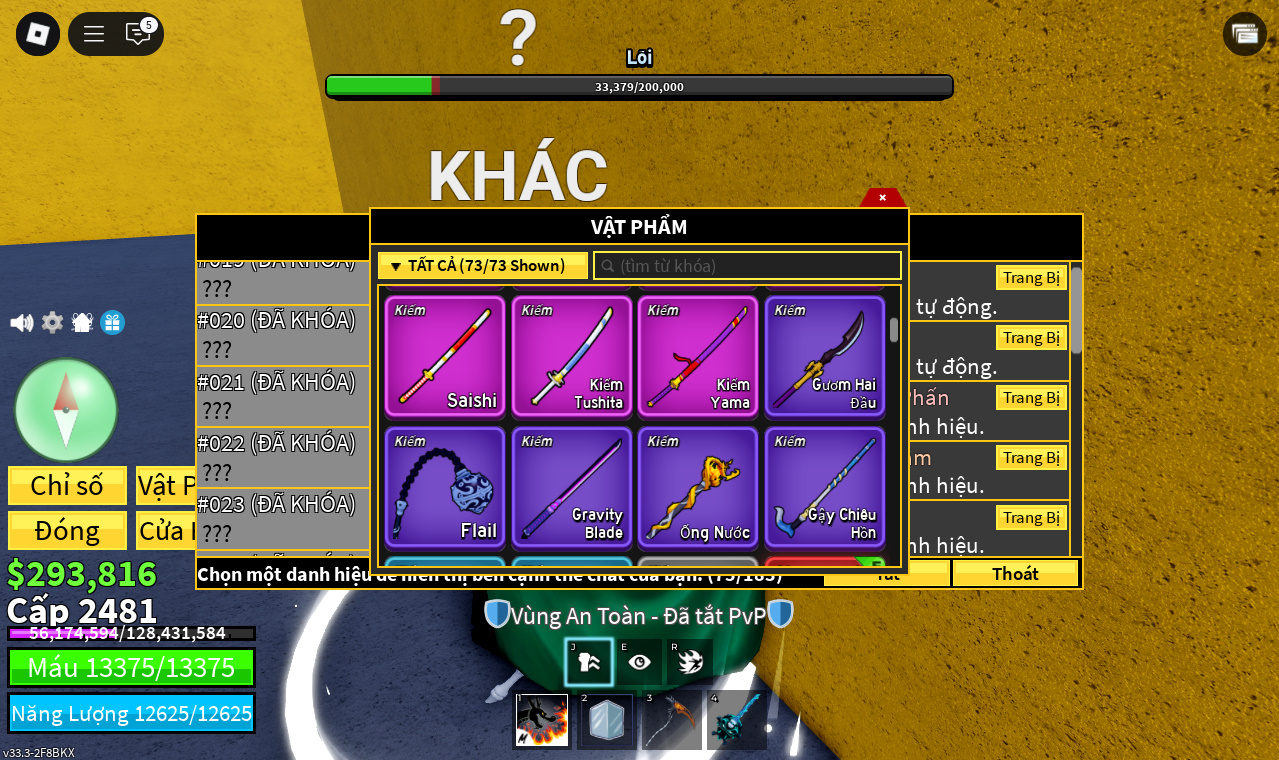Open the gift box rewards icon
Viewport: 1279px width, 760px height.
pyautogui.click(x=112, y=323)
